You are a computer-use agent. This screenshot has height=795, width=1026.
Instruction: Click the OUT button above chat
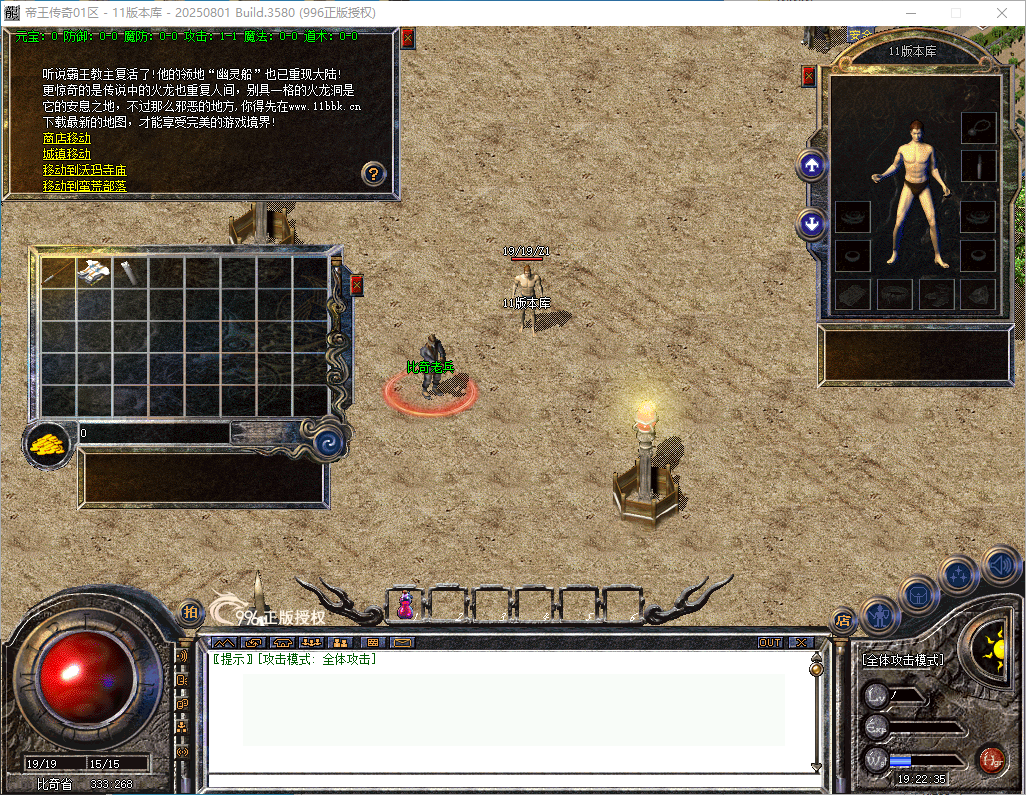pyautogui.click(x=770, y=642)
